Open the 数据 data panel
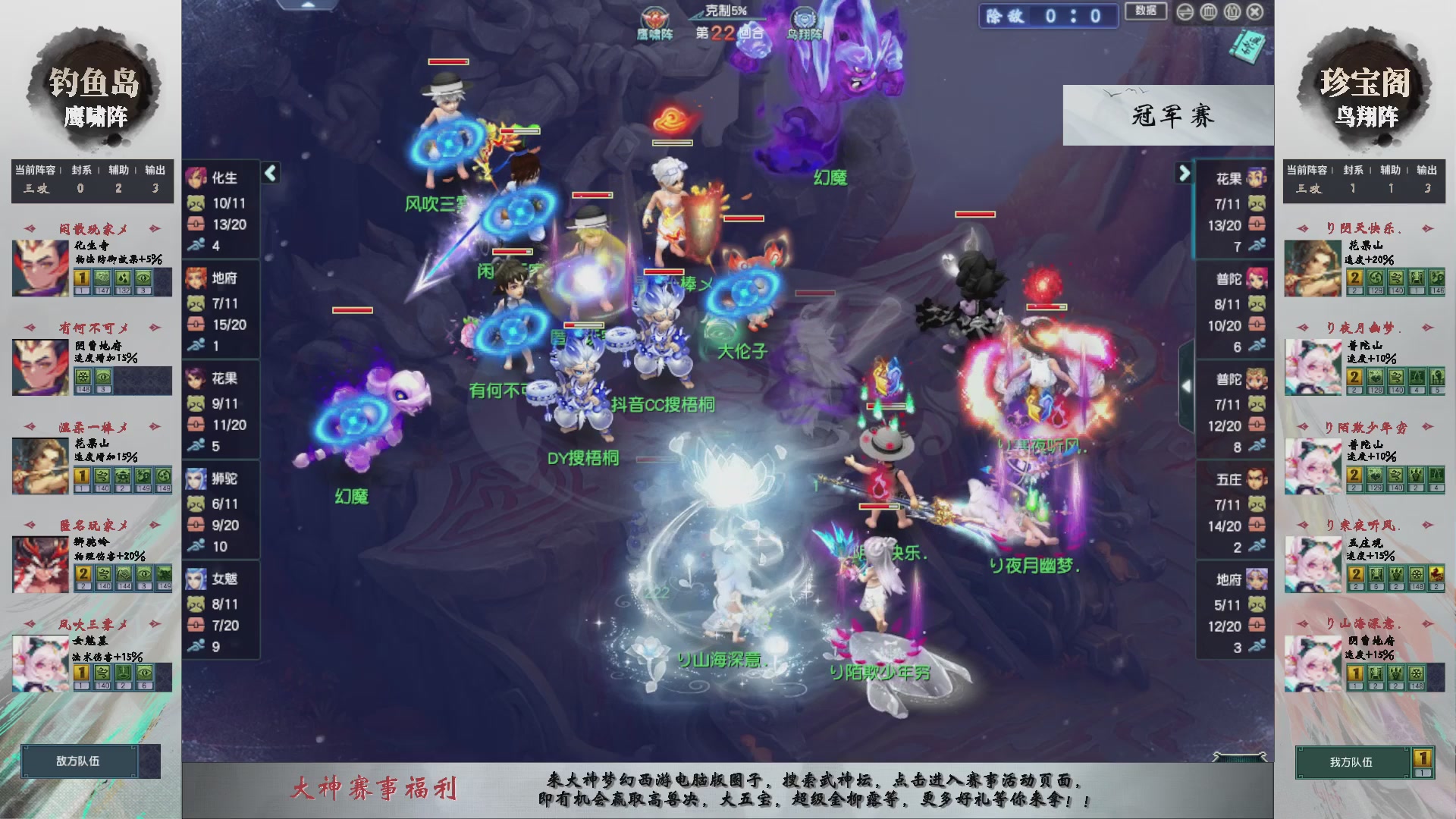The width and height of the screenshot is (1456, 819). (x=1146, y=12)
